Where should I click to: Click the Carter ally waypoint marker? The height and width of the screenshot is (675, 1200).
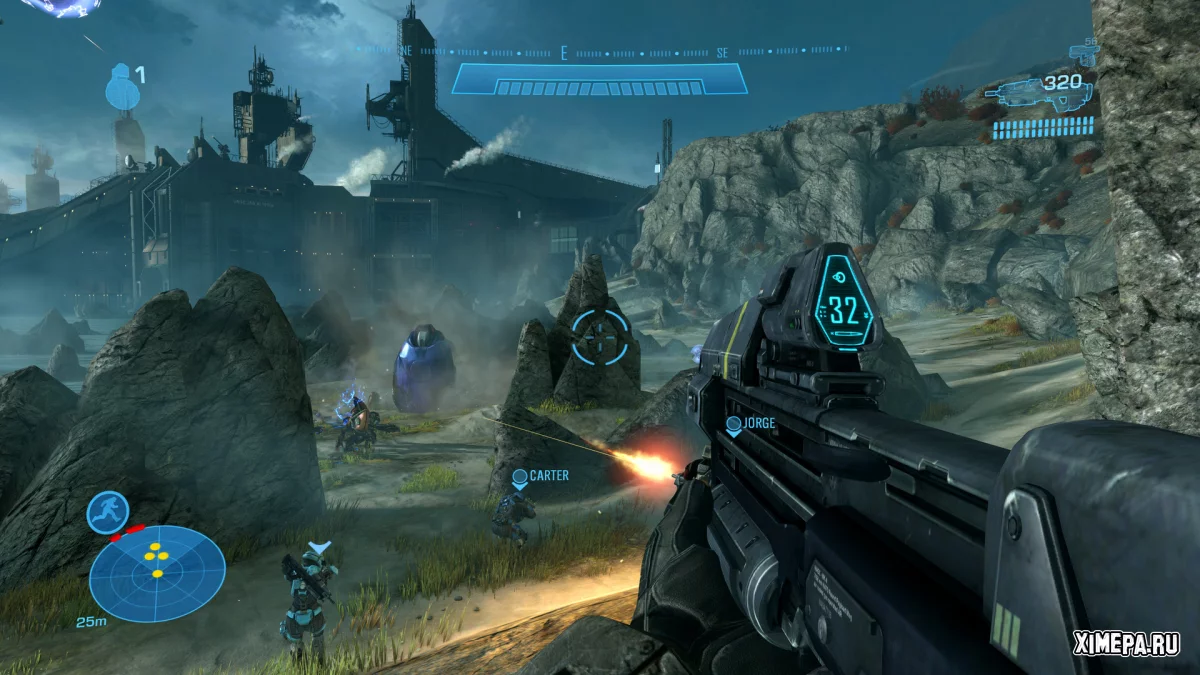pos(519,478)
